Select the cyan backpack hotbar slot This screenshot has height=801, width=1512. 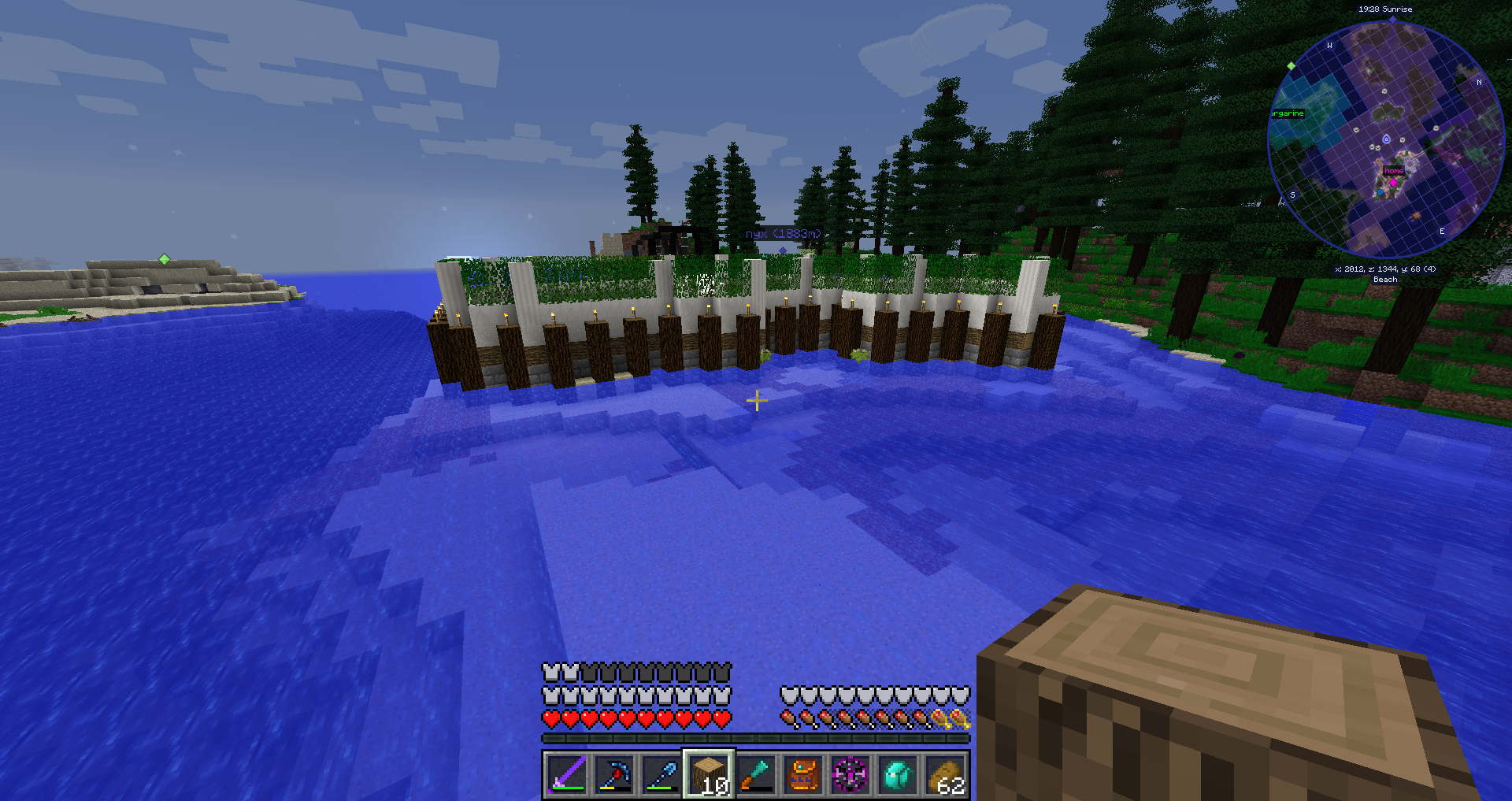click(898, 773)
